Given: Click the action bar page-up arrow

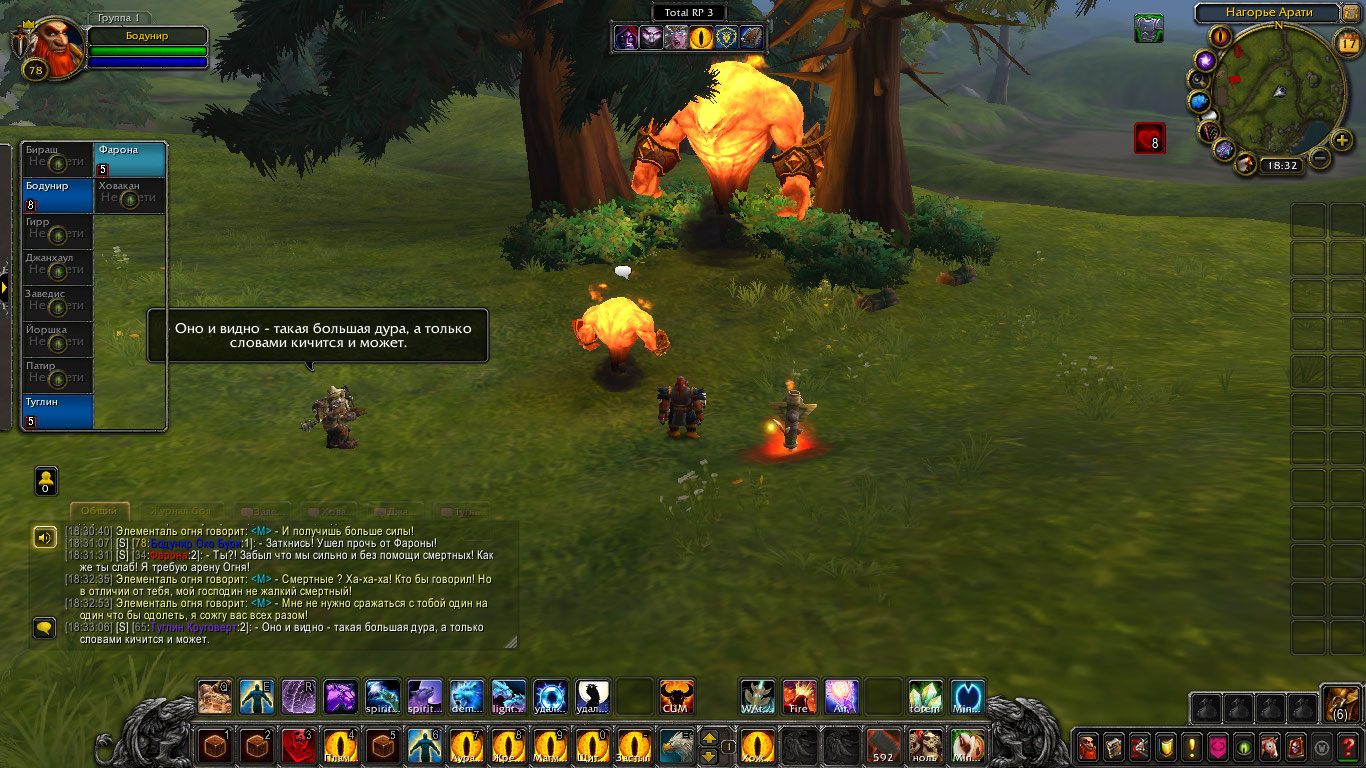Looking at the screenshot, I should click(709, 738).
